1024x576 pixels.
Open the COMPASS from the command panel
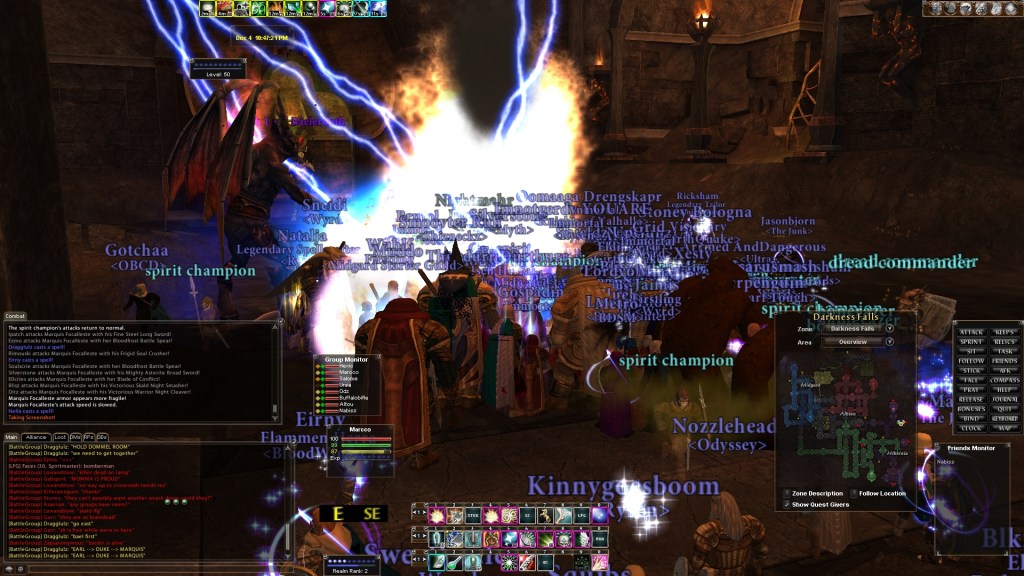coord(1004,380)
